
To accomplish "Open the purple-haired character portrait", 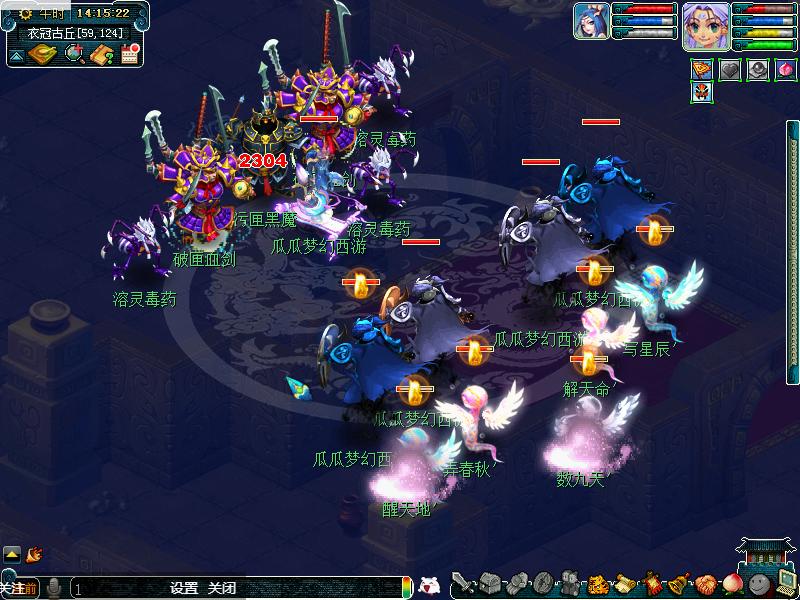I will pyautogui.click(x=705, y=25).
